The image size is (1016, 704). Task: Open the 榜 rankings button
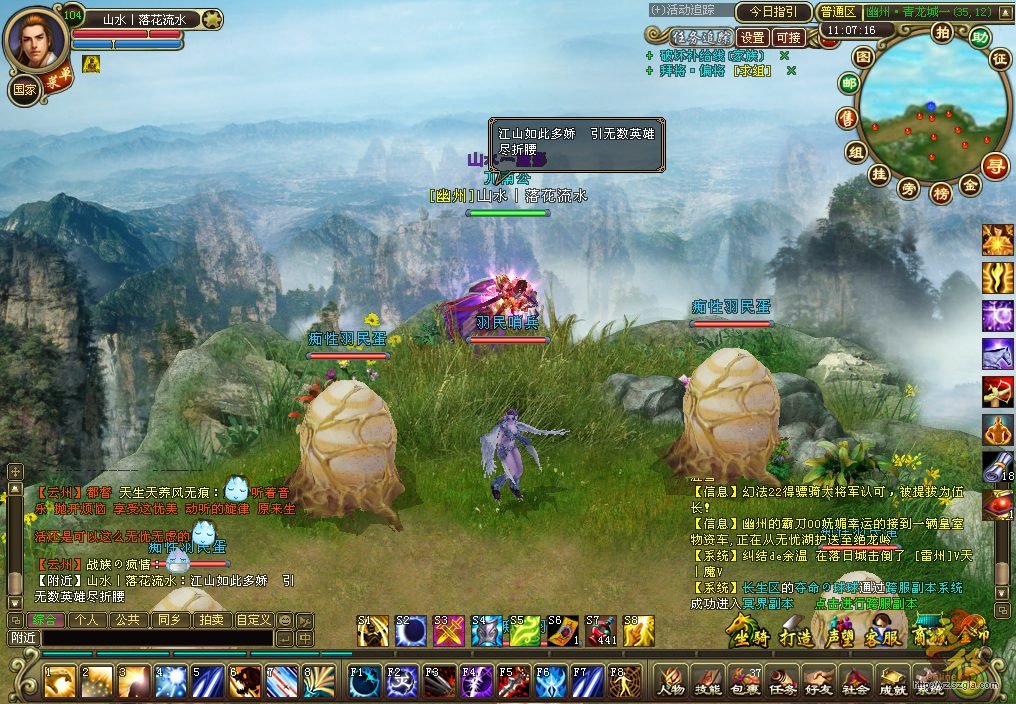coord(940,193)
